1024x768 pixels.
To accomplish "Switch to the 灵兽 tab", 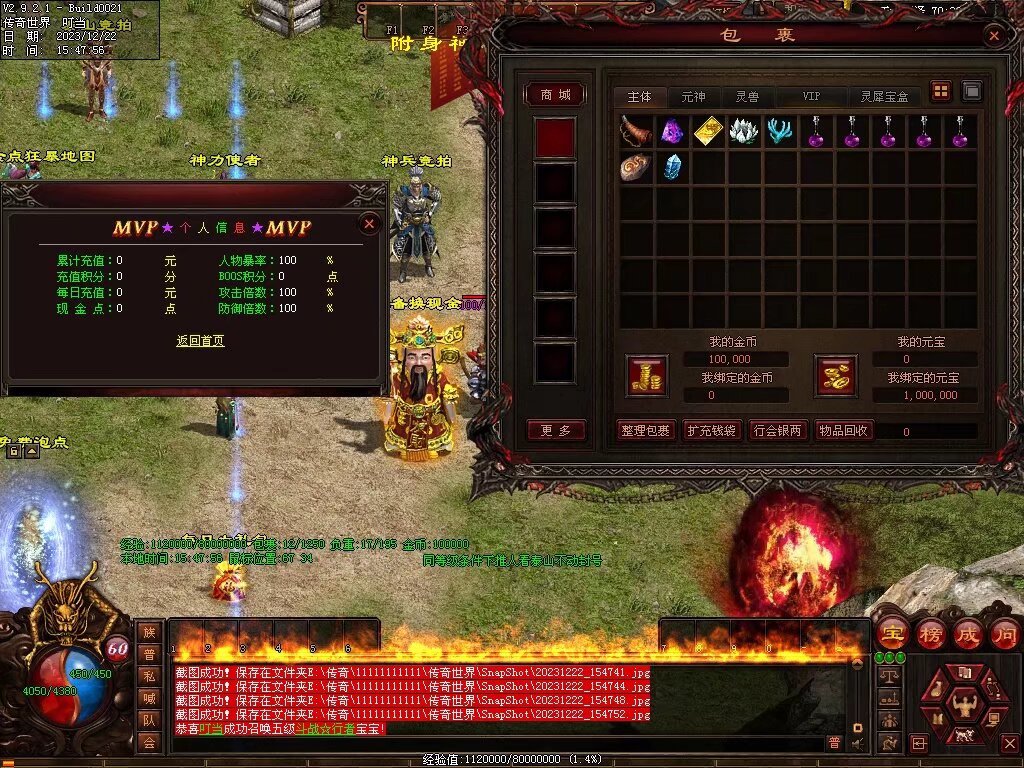I will tap(747, 96).
